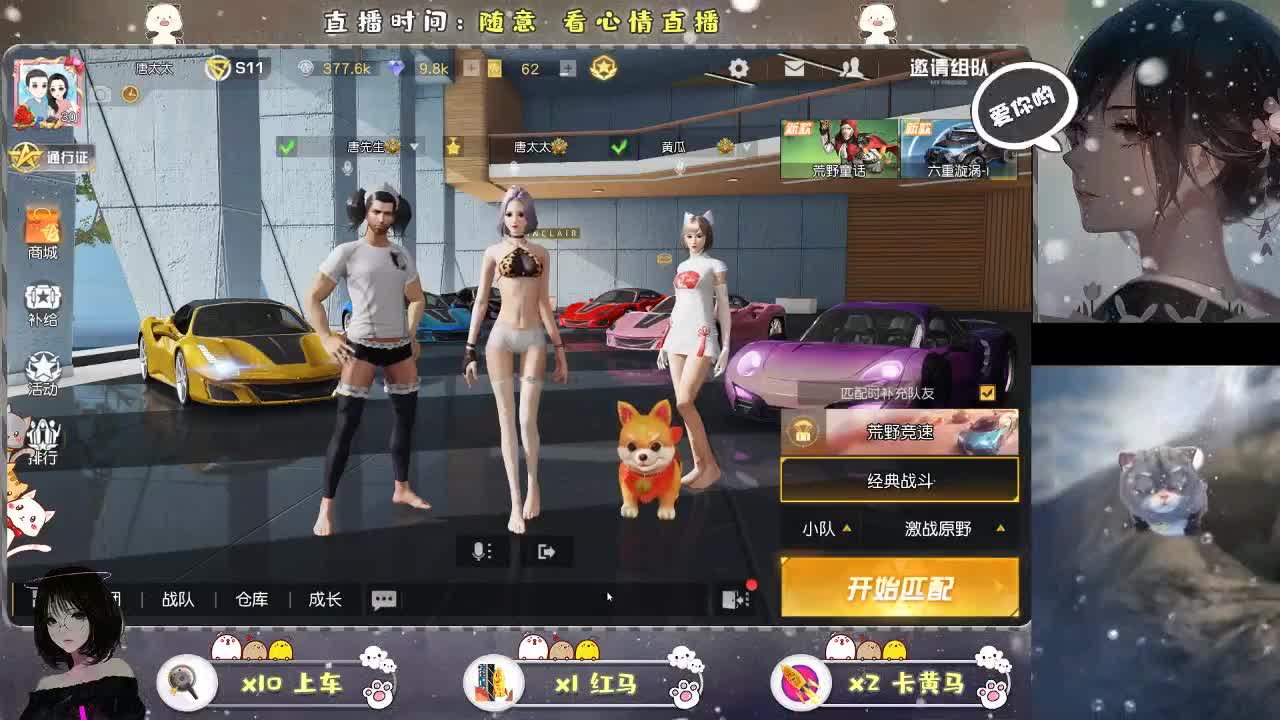Image resolution: width=1280 pixels, height=720 pixels.
Task: Open the settings gear at the top
Action: [x=737, y=68]
